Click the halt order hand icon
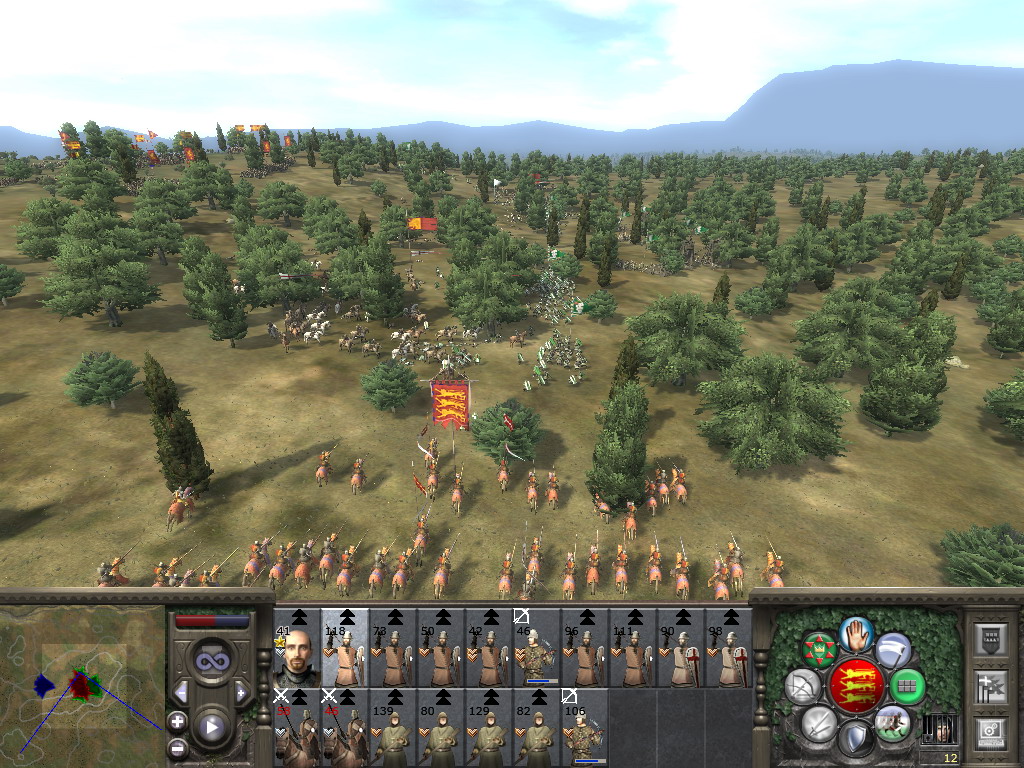Screen dimensions: 1024x768 coord(856,633)
